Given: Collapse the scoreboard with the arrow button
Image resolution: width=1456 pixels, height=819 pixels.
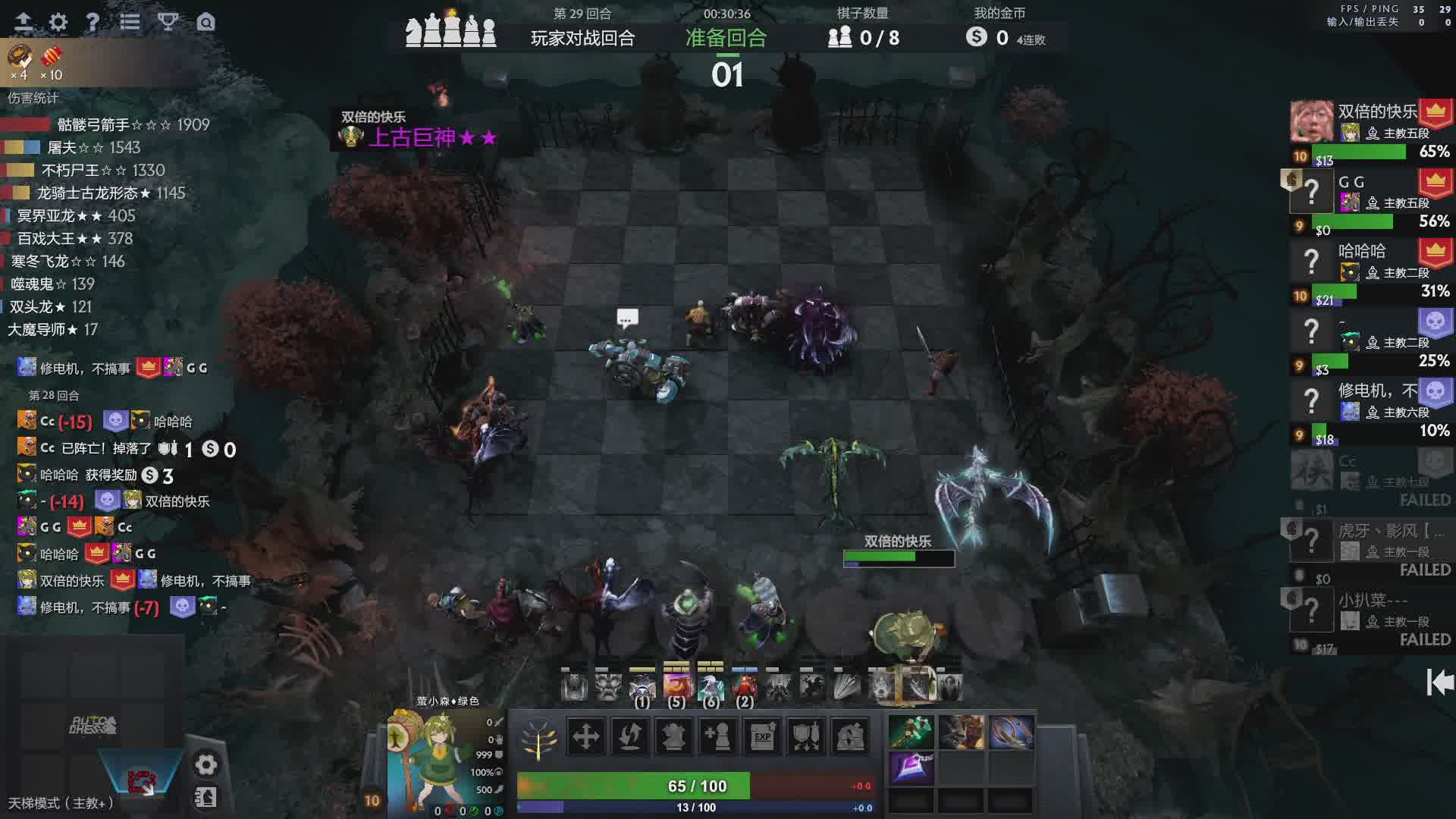Looking at the screenshot, I should point(1439,682).
